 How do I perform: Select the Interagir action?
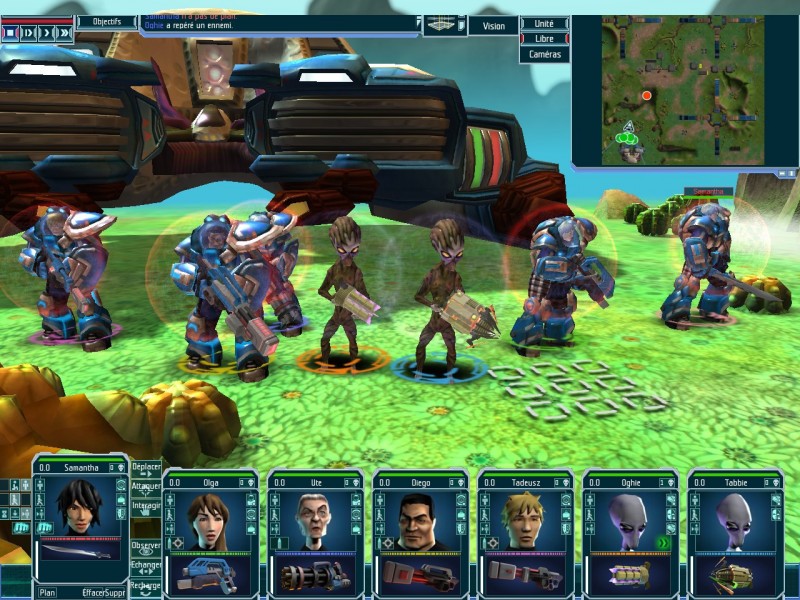pyautogui.click(x=146, y=507)
